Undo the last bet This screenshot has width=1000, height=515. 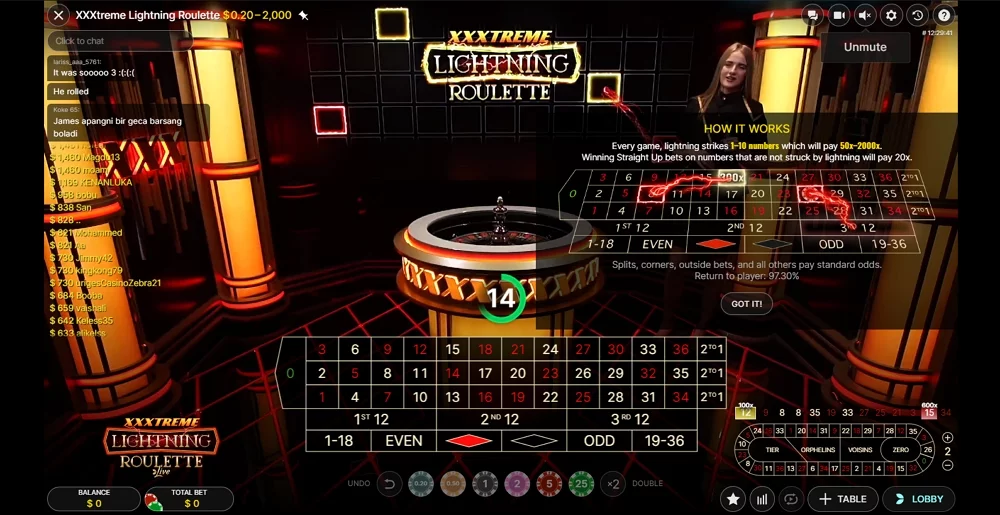[x=390, y=484]
